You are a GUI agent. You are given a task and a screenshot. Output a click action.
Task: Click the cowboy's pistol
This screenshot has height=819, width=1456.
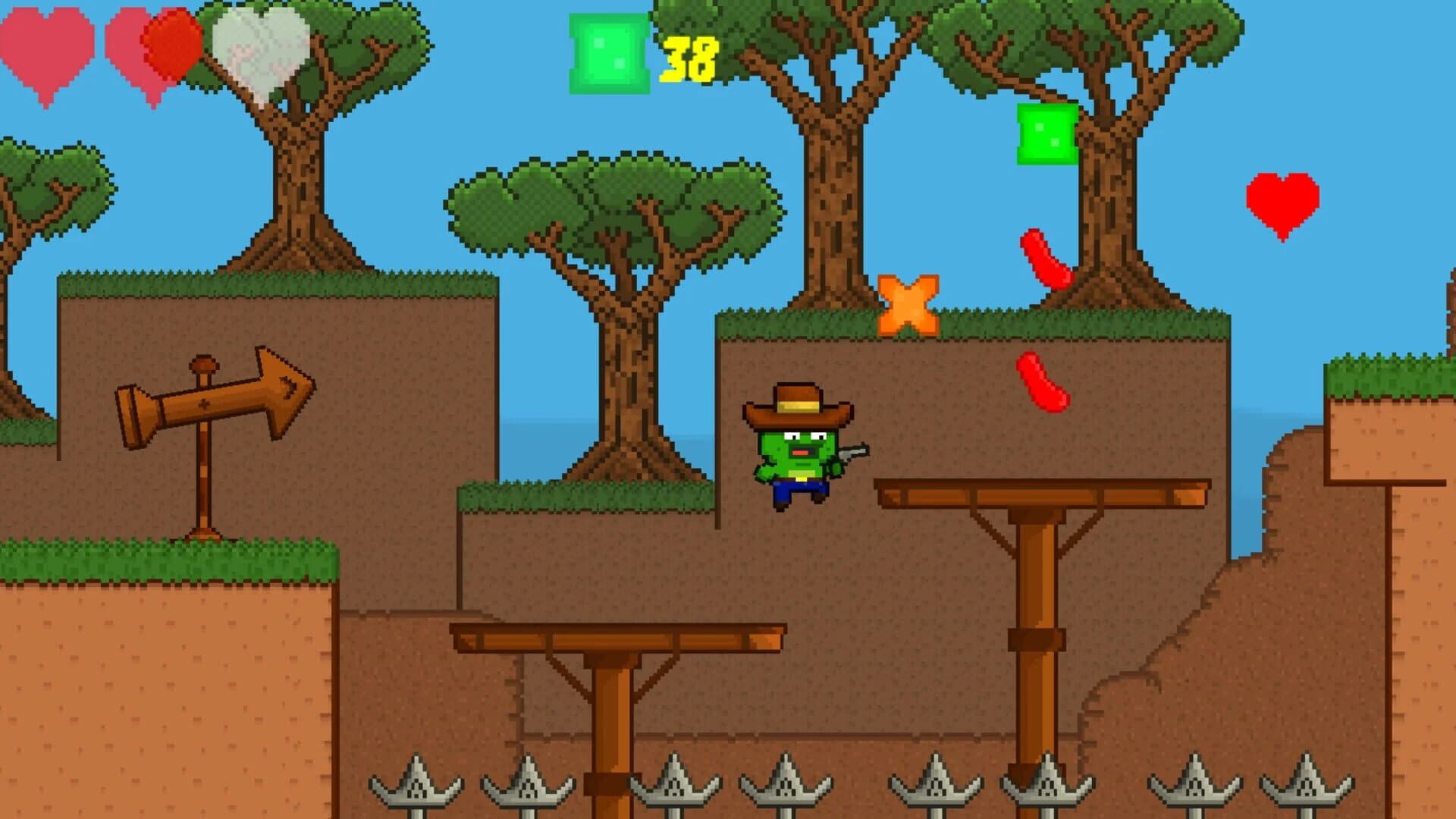pos(855,453)
